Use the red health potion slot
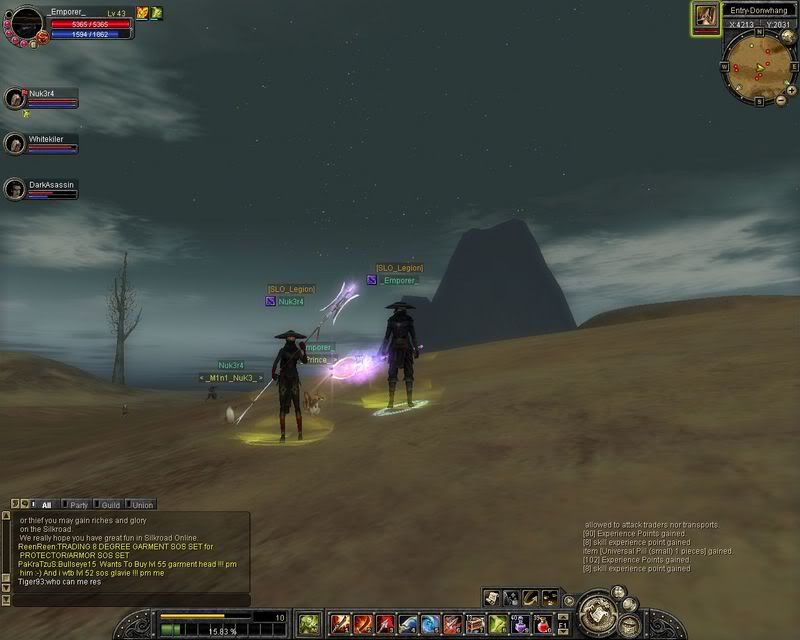Viewport: 800px width, 640px height. [541, 624]
